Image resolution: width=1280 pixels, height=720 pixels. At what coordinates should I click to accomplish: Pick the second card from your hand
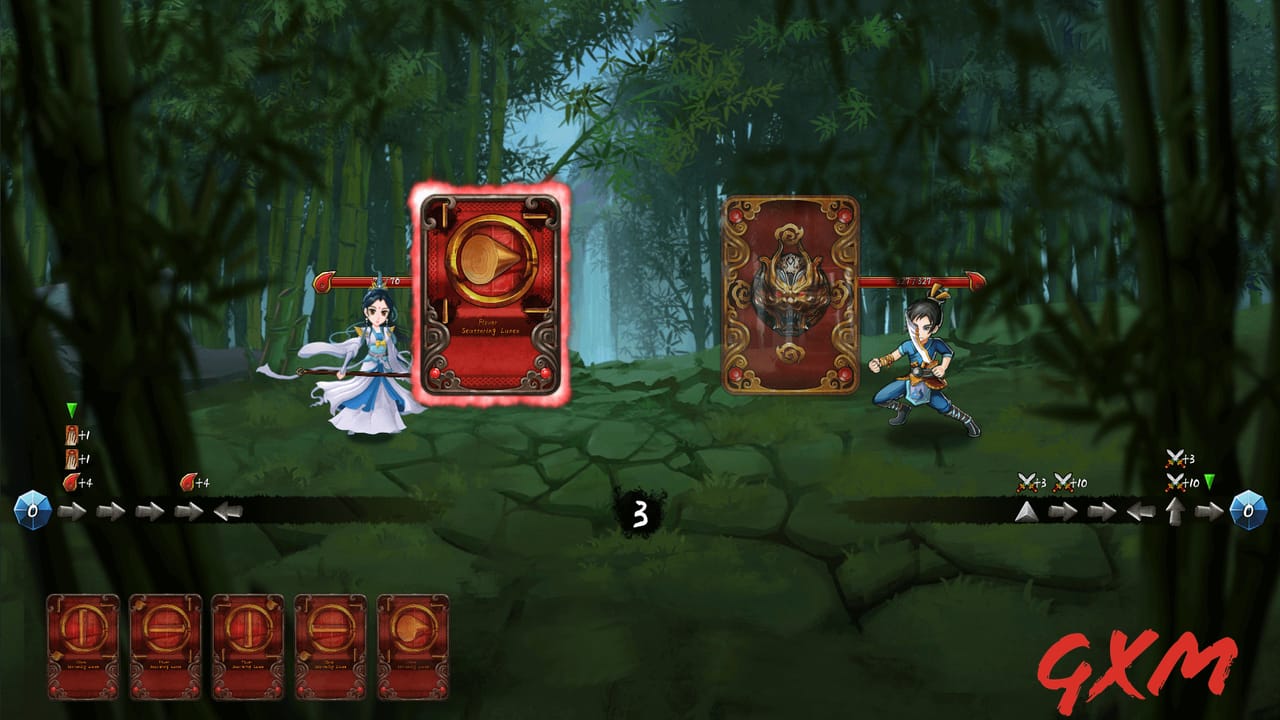(x=168, y=645)
